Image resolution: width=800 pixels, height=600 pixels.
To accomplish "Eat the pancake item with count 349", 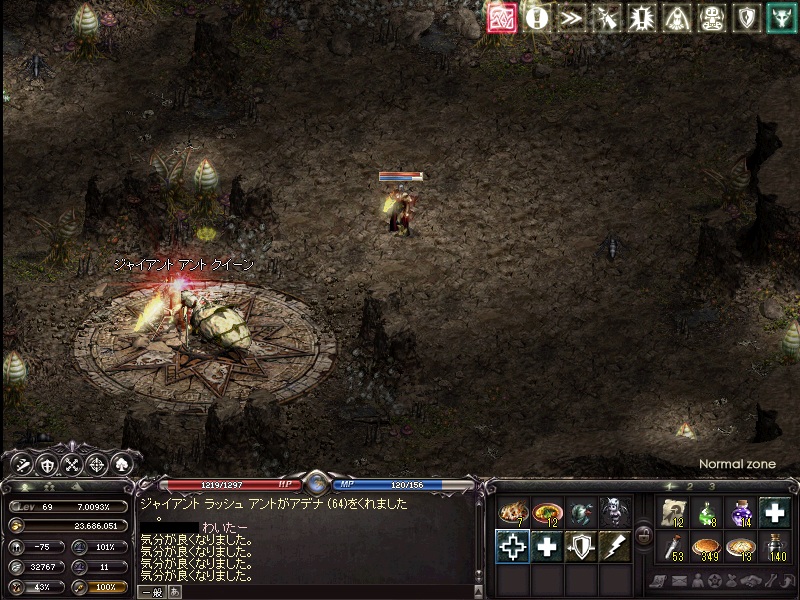I will coord(706,547).
